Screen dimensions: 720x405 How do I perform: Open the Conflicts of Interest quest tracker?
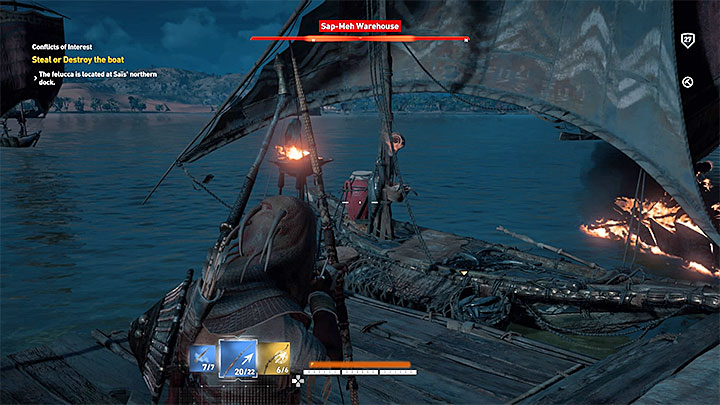pyautogui.click(x=60, y=44)
